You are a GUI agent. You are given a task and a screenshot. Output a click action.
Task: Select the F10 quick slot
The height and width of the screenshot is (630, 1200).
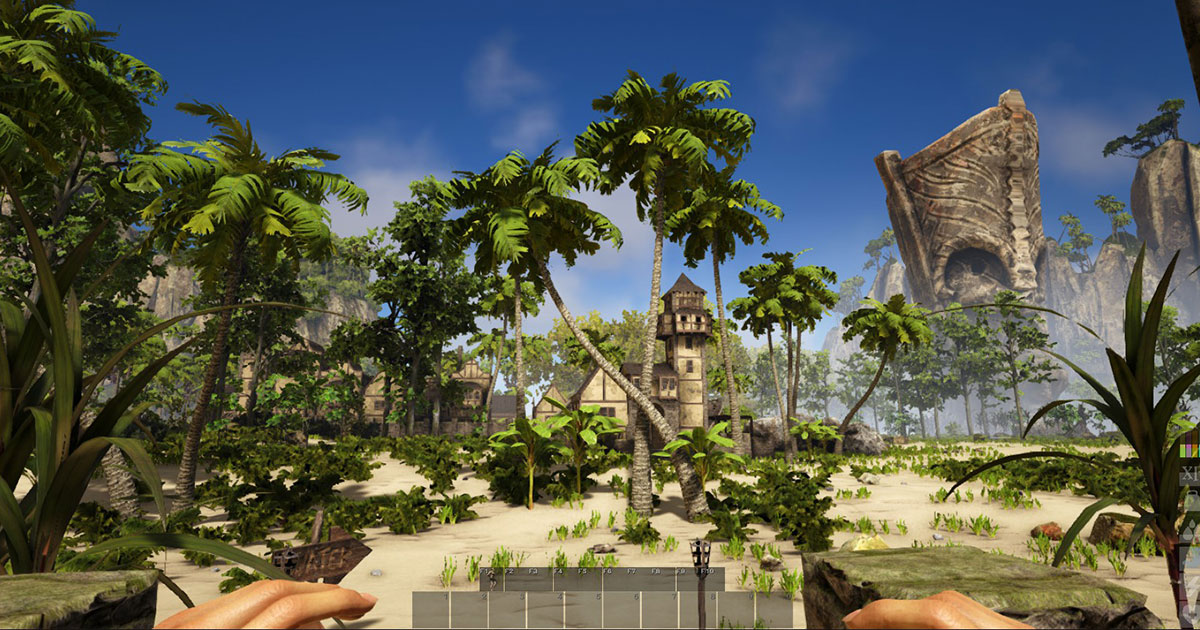point(711,579)
